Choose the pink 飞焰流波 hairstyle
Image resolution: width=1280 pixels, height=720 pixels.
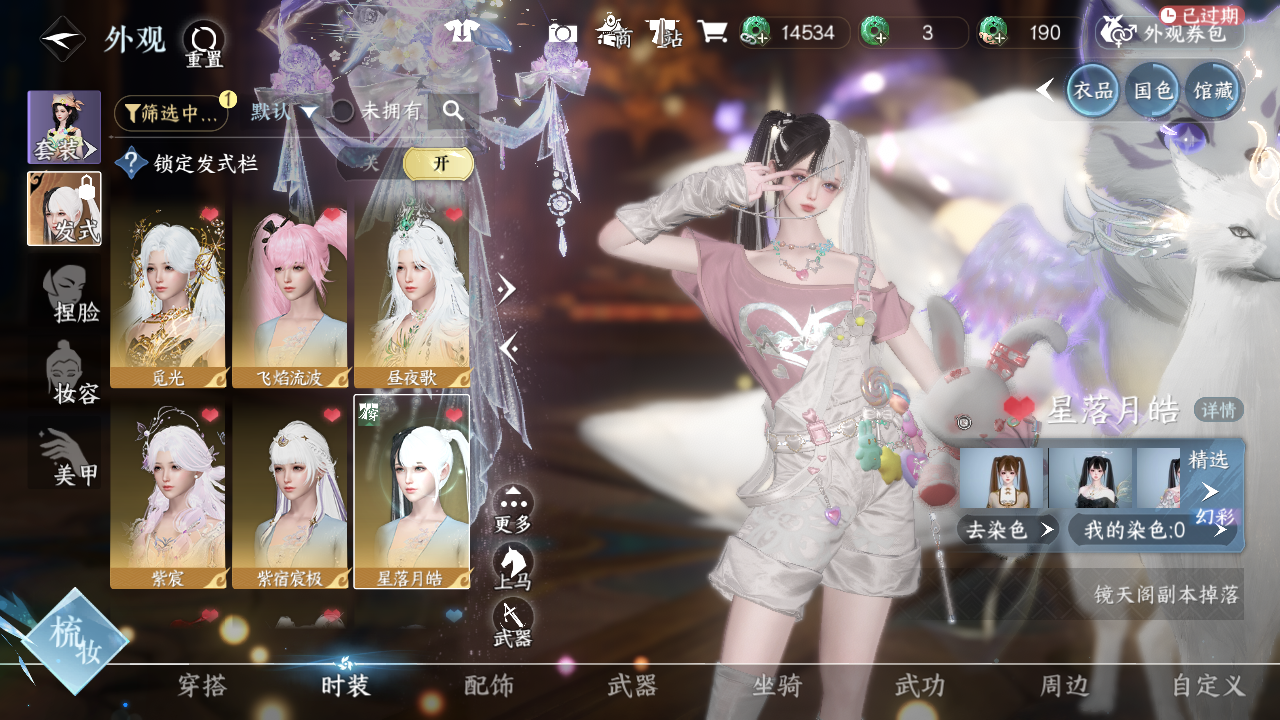tap(290, 292)
